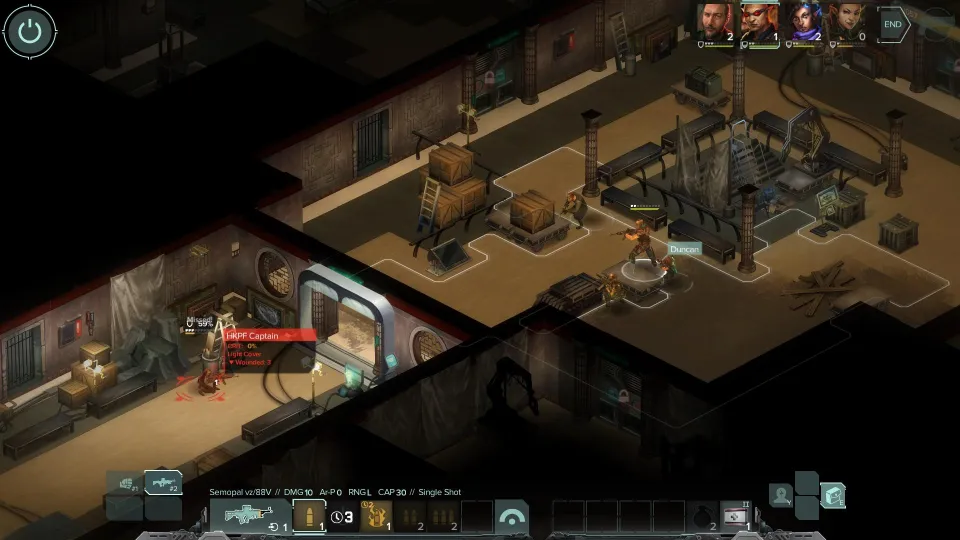Image resolution: width=960 pixels, height=540 pixels.
Task: Open the inventory box icon
Action: 832,494
